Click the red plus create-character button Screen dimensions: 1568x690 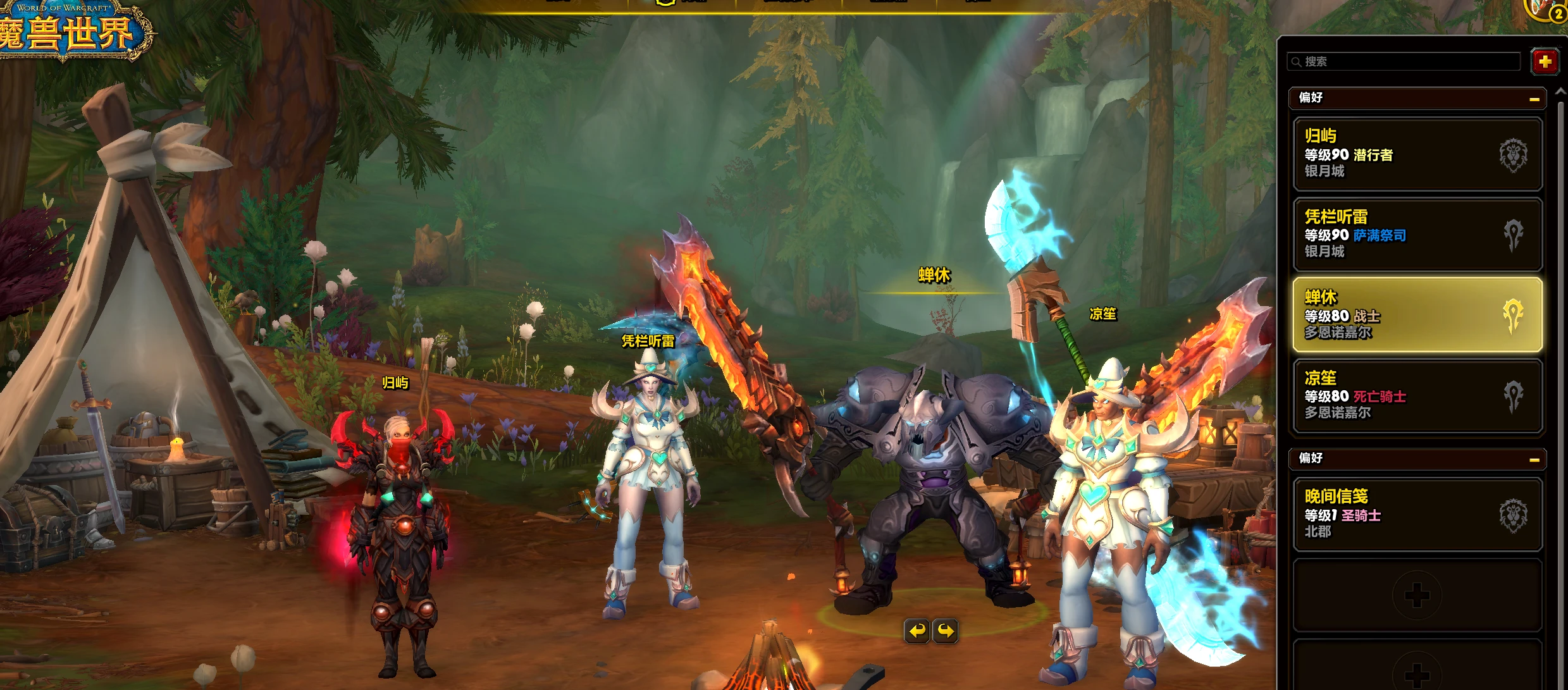click(1544, 61)
